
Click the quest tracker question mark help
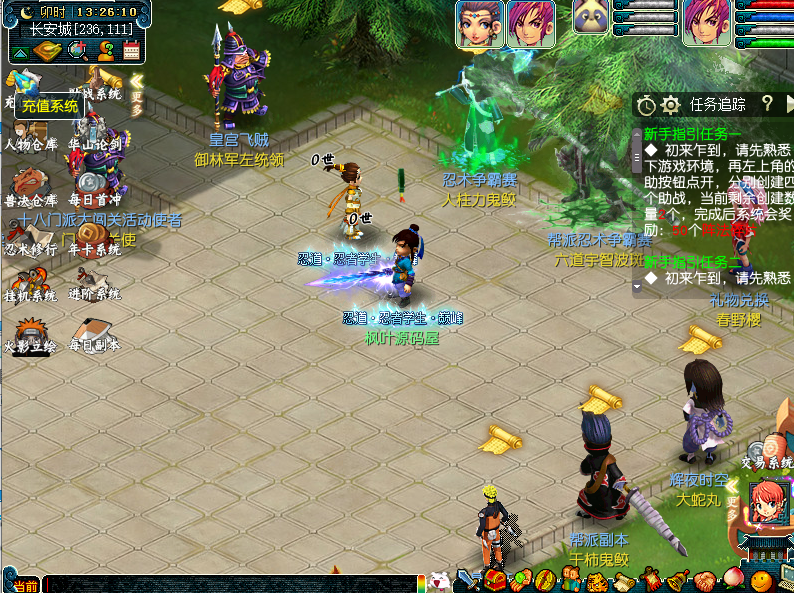[768, 103]
